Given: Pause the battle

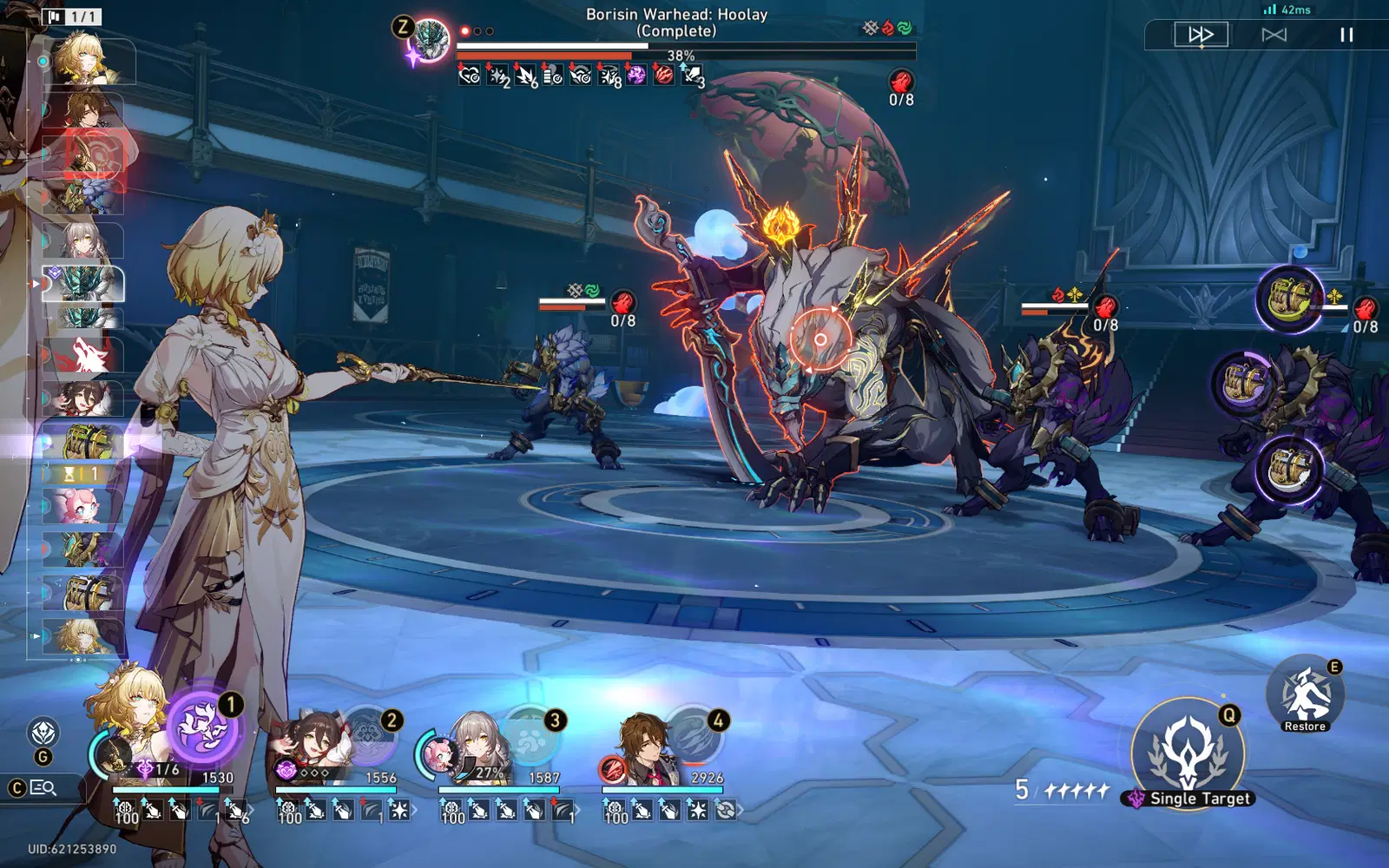Looking at the screenshot, I should 1346,35.
